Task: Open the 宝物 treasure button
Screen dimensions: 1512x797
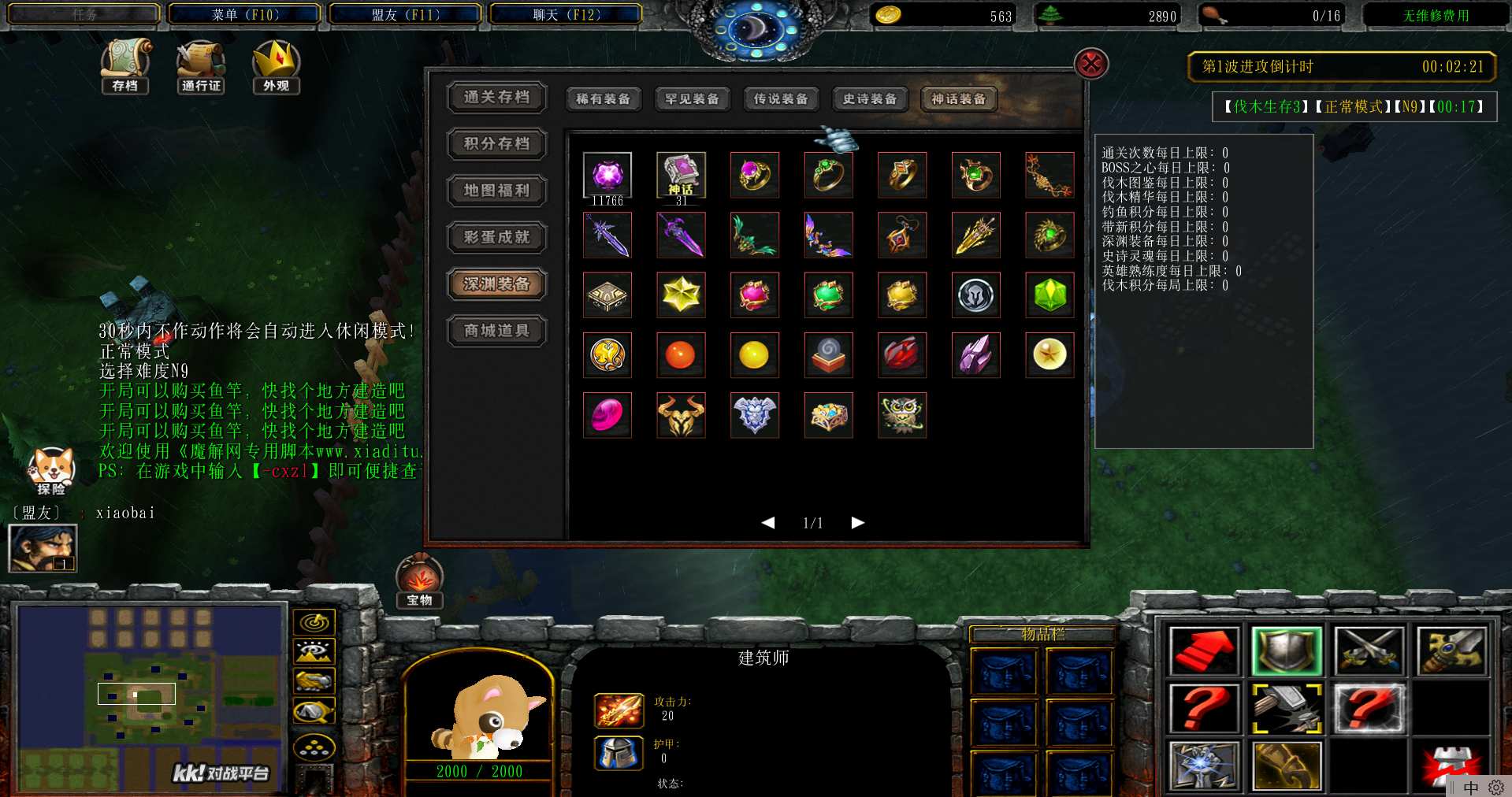Action: coord(419,582)
